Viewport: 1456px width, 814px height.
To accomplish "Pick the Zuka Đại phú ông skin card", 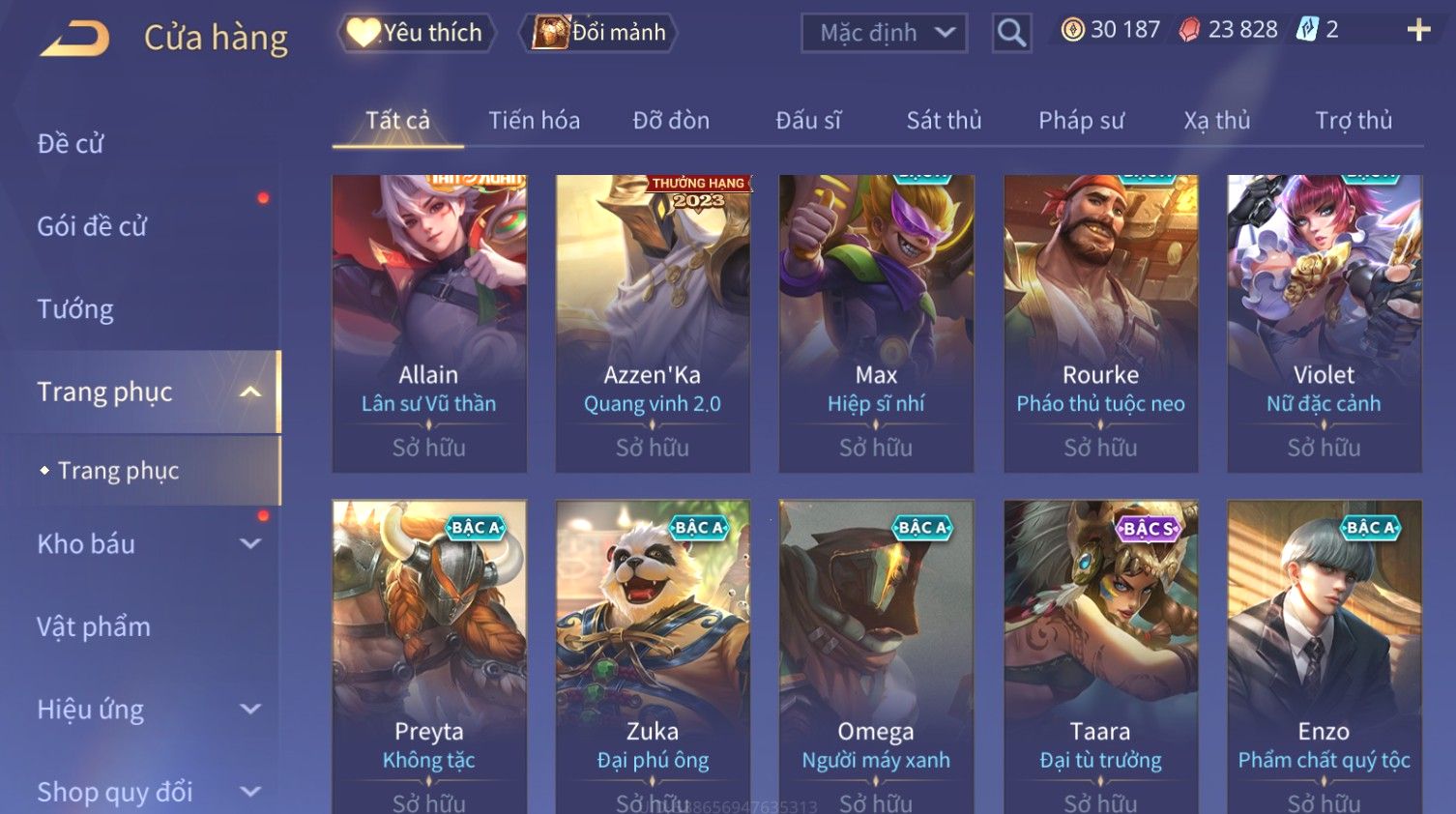I will click(x=653, y=655).
